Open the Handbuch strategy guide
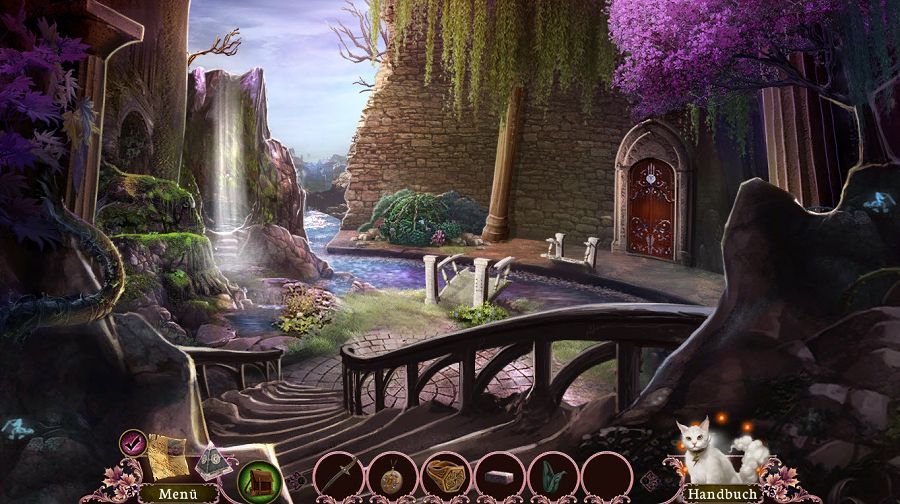Viewport: 900px width, 504px height. pos(720,493)
